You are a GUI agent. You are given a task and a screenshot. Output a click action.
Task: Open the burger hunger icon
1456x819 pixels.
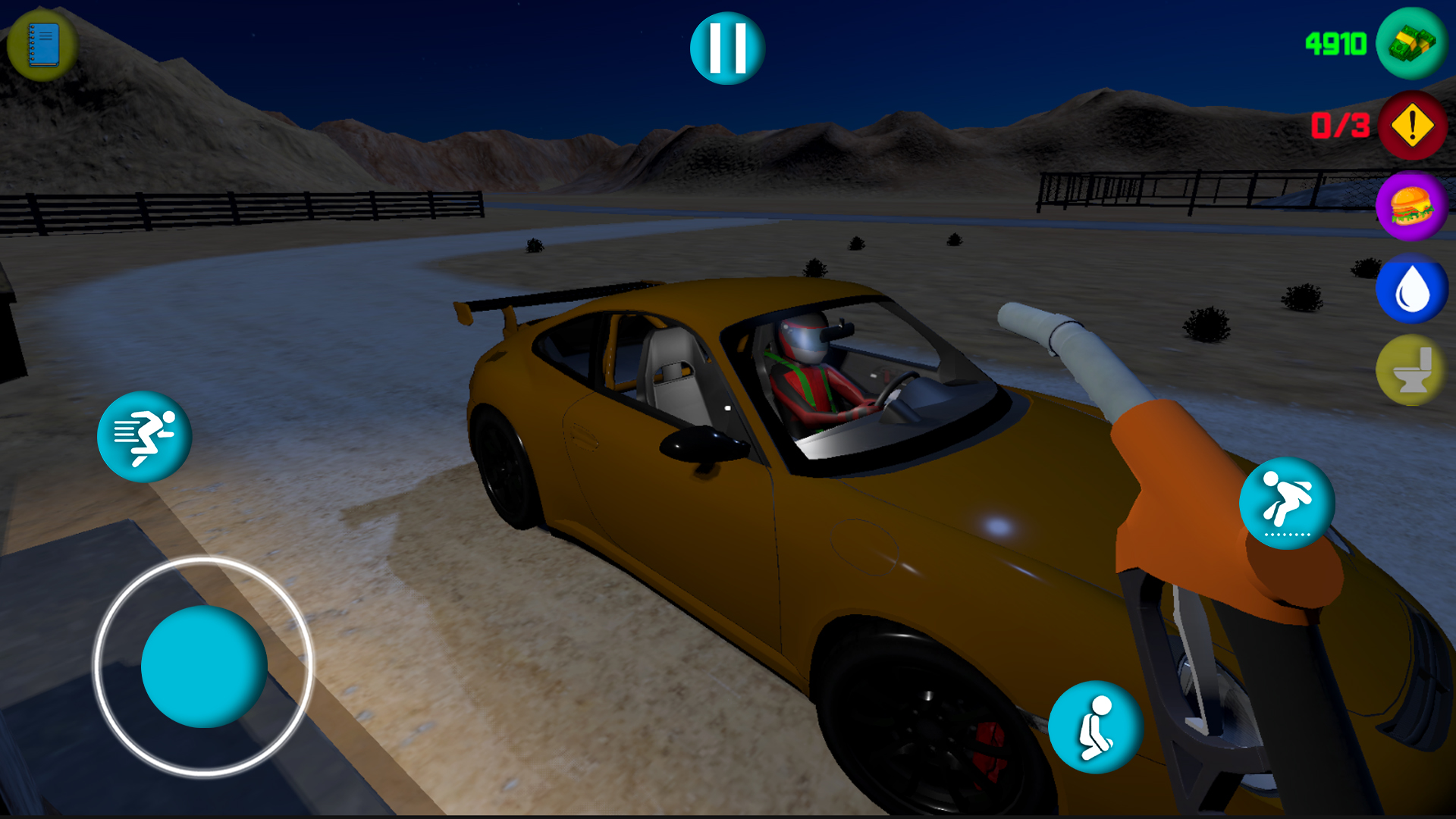(x=1411, y=207)
